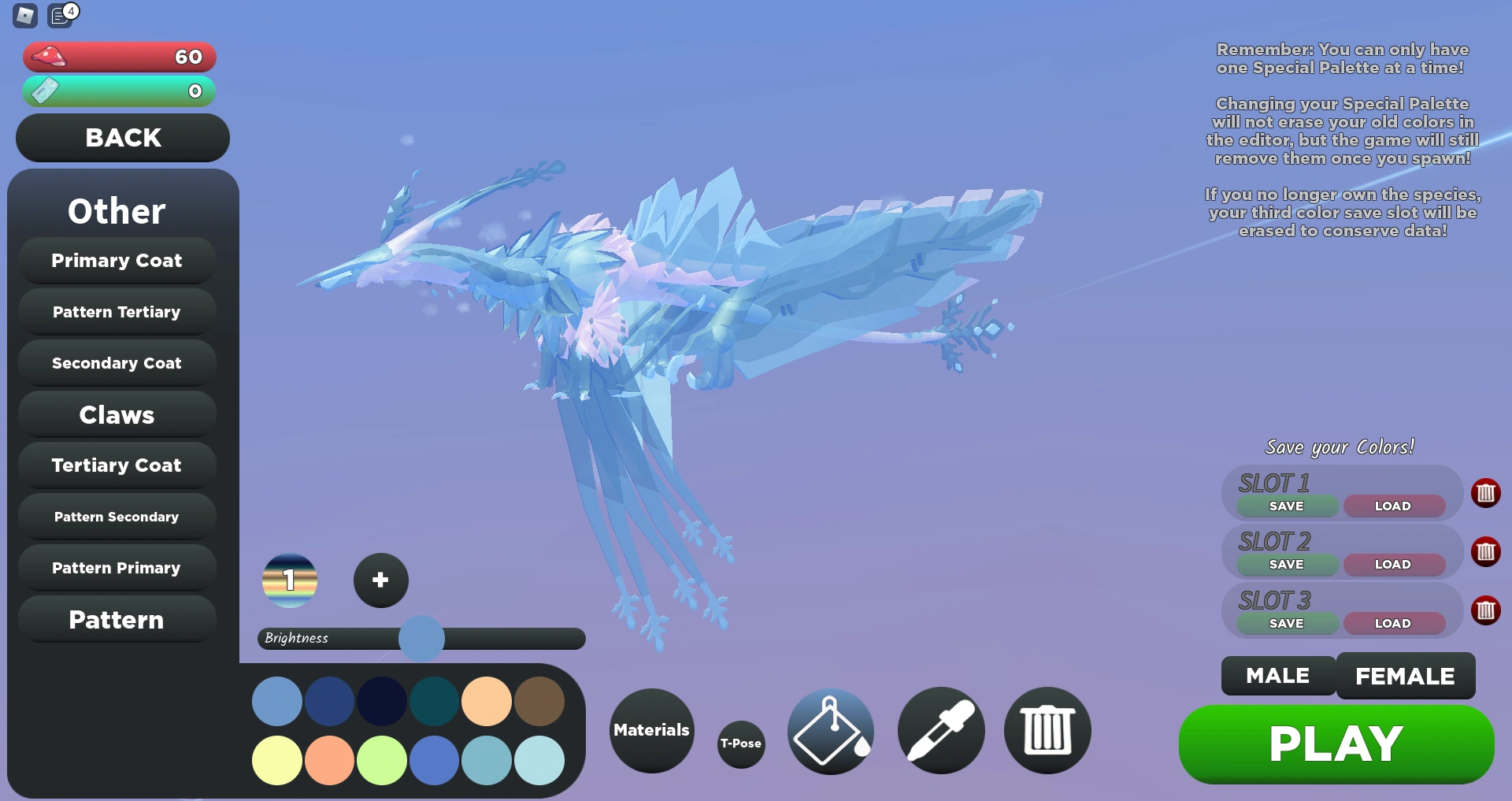1512x801 pixels.
Task: Pick the pale yellow color swatch
Action: point(276,760)
